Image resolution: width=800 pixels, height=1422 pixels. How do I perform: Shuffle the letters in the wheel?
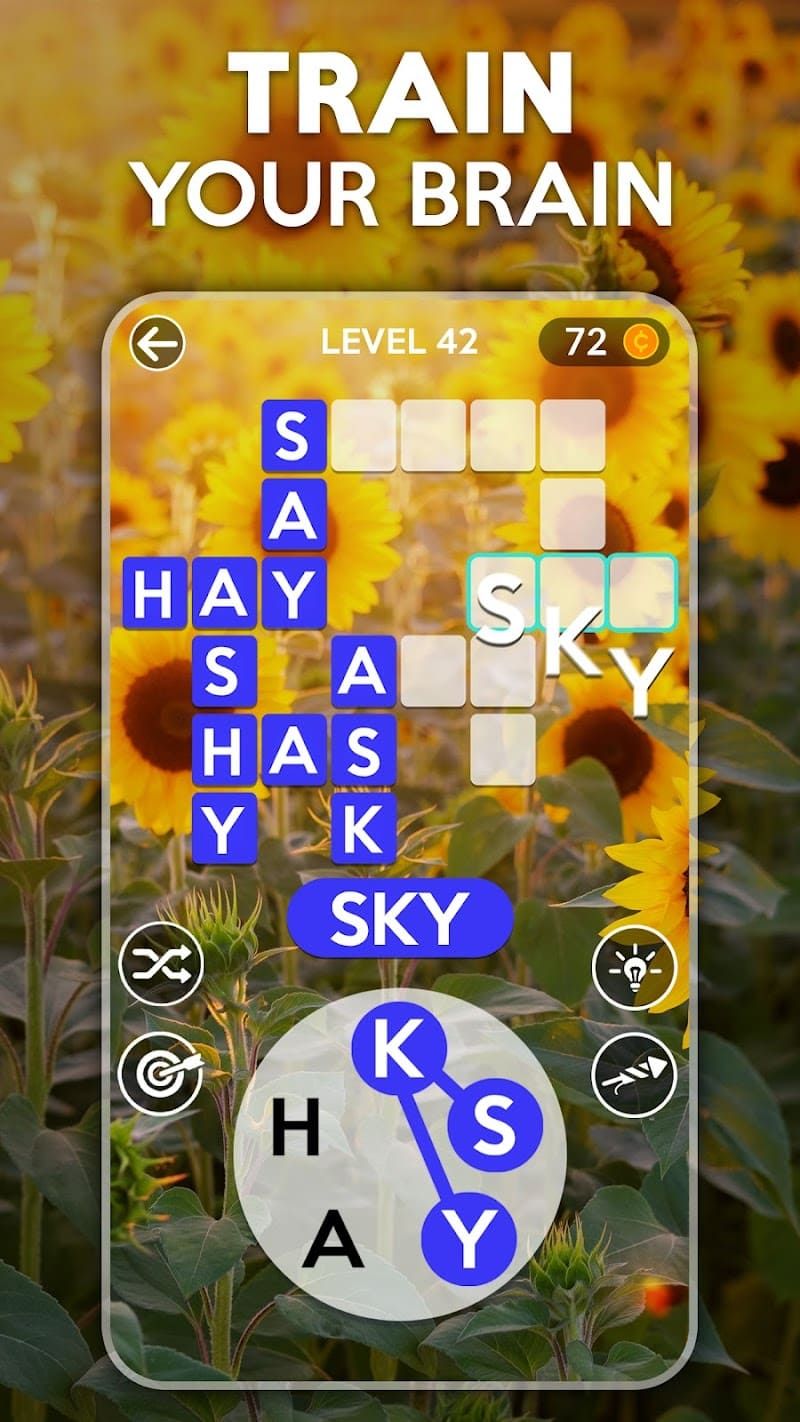click(x=160, y=965)
